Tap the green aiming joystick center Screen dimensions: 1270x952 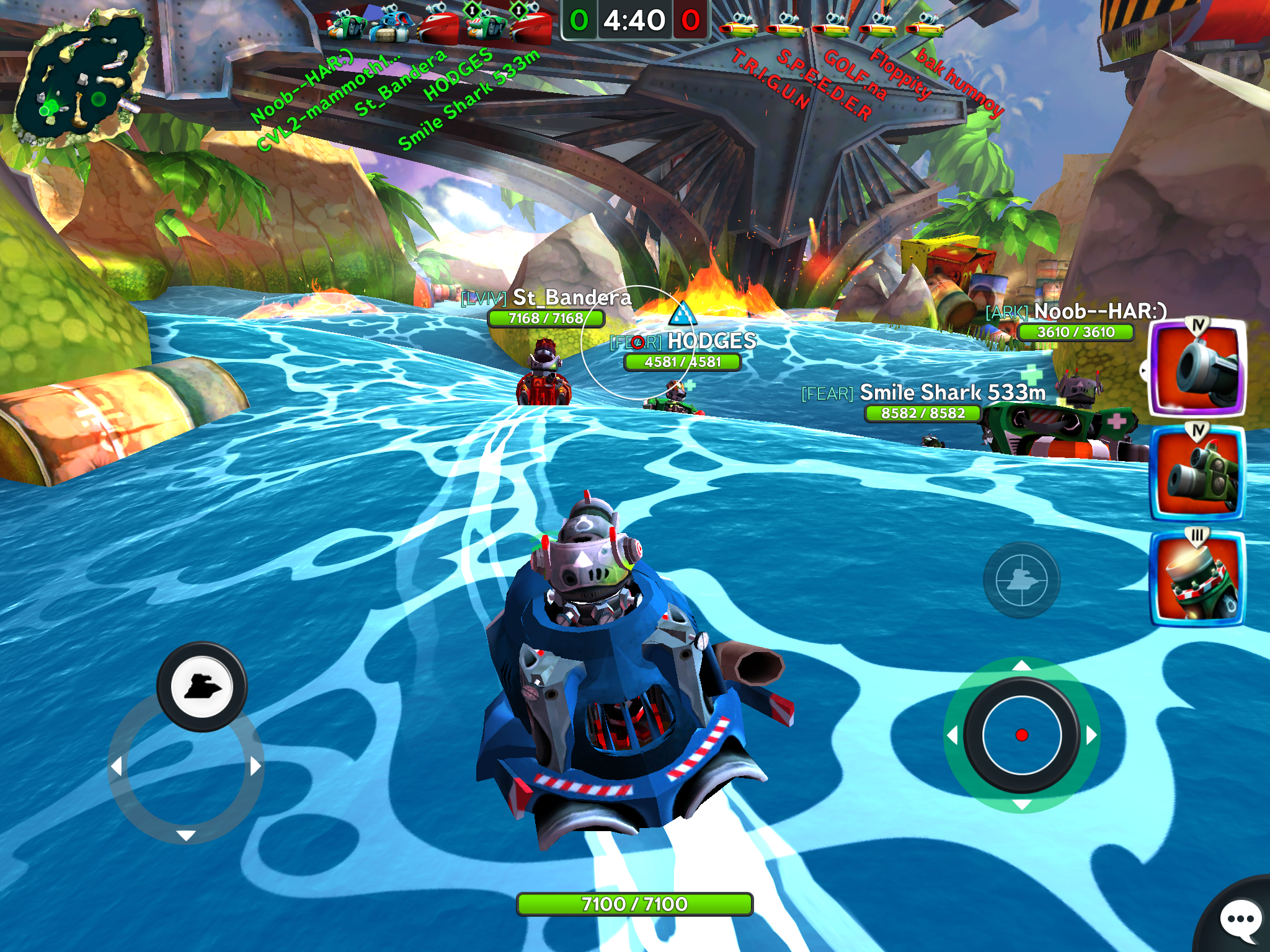1021,735
